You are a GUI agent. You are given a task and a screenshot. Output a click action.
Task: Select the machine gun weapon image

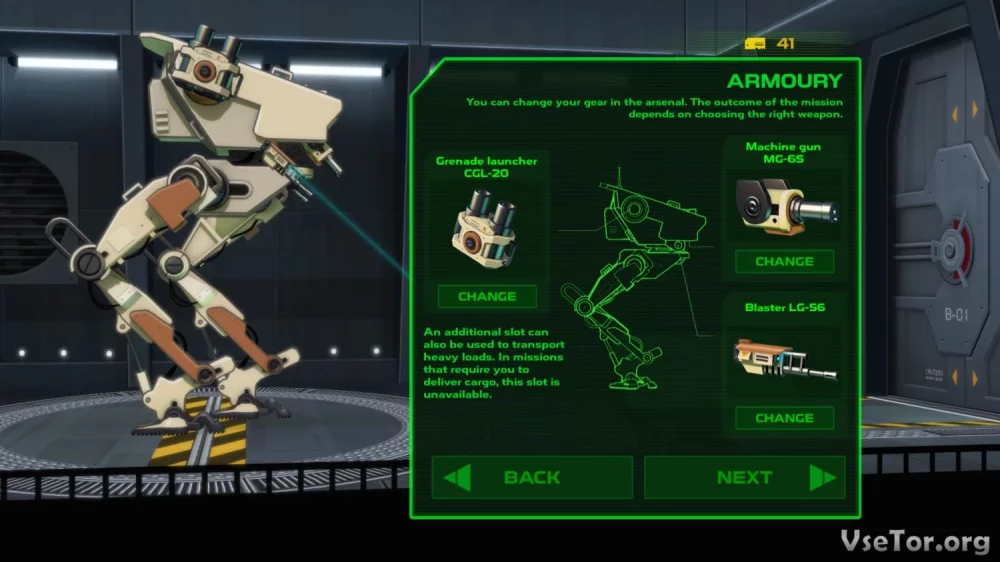coord(785,206)
